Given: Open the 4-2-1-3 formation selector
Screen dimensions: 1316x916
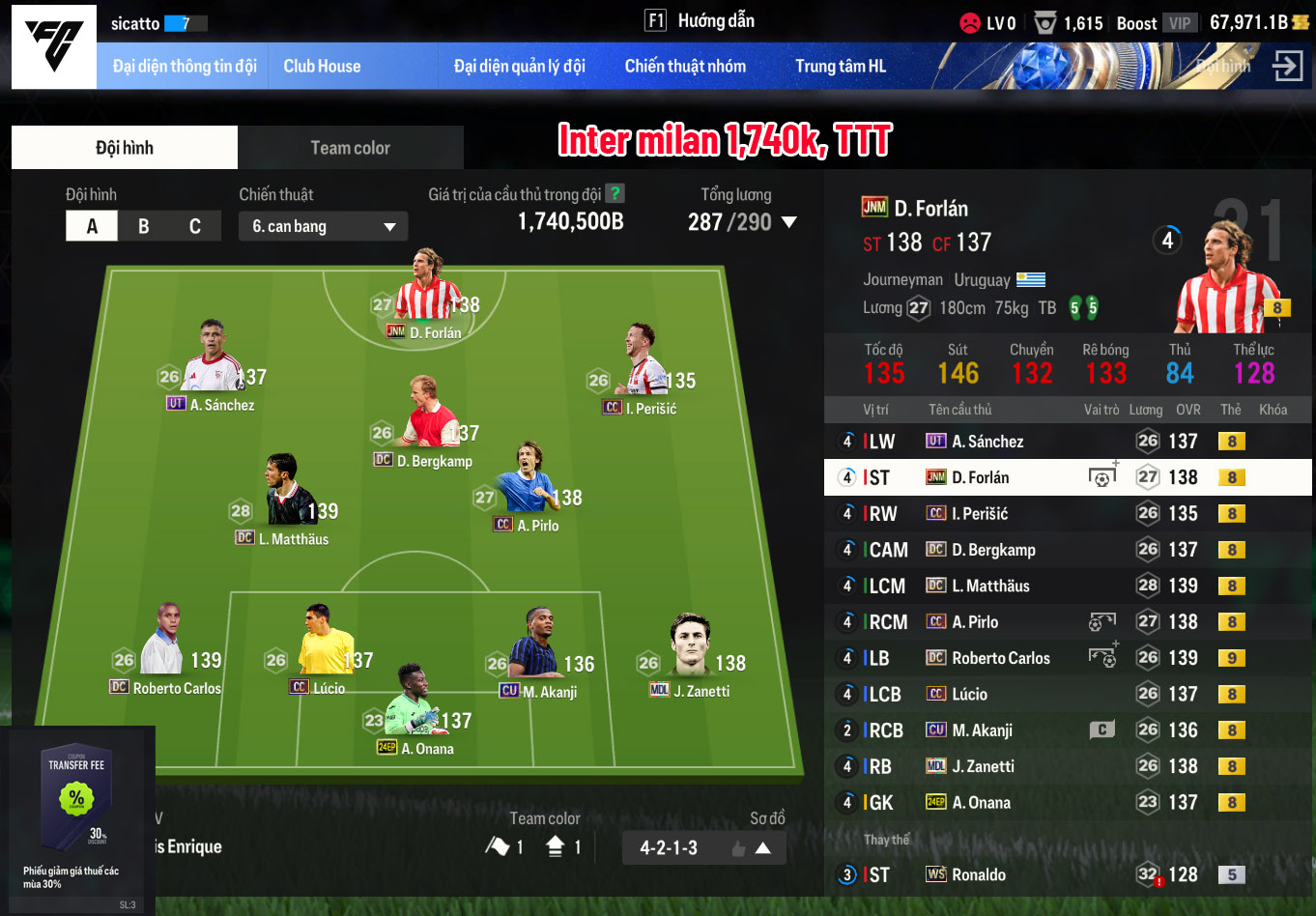Looking at the screenshot, I should (x=703, y=847).
